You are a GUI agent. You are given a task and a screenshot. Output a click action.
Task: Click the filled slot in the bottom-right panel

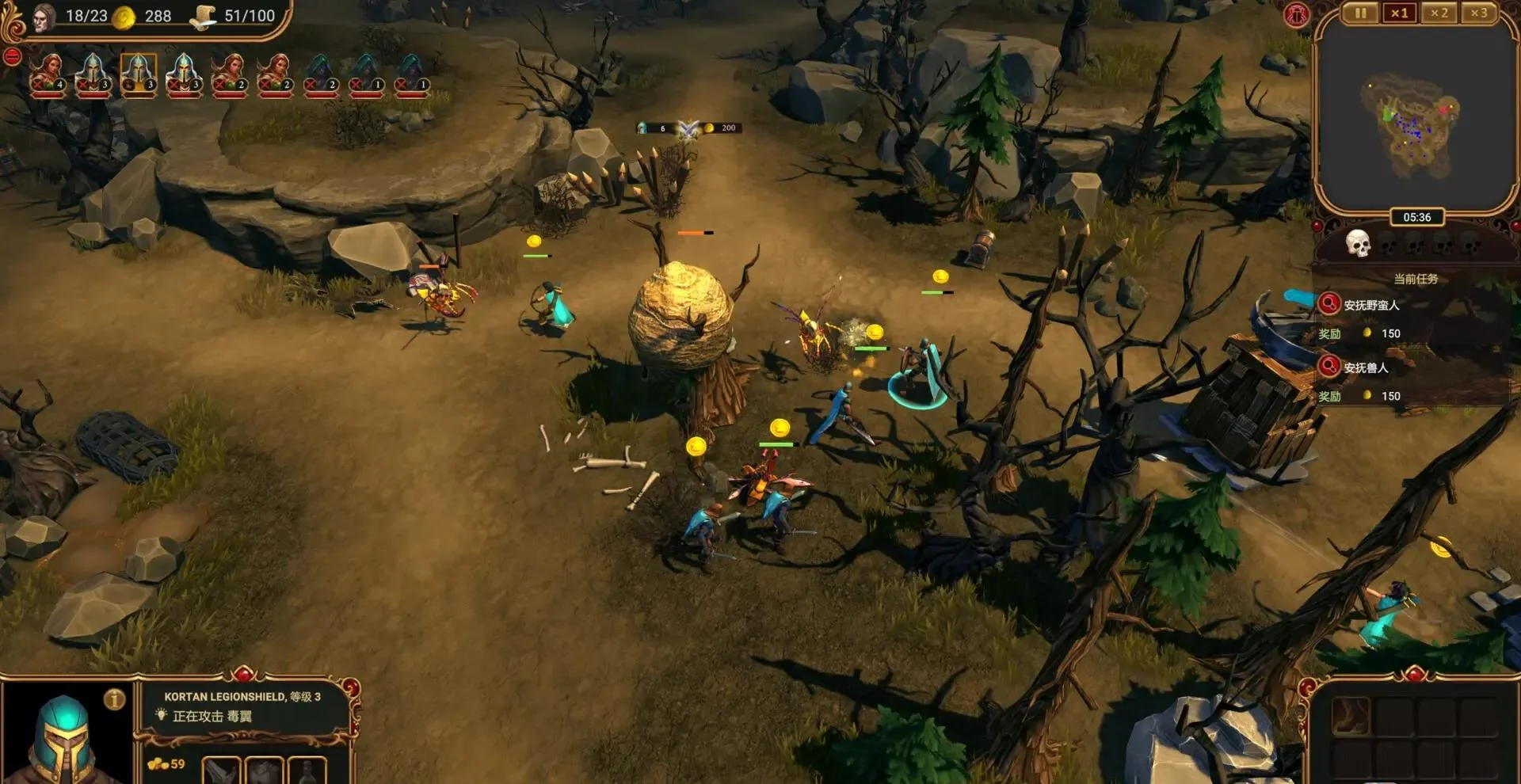tap(1350, 715)
